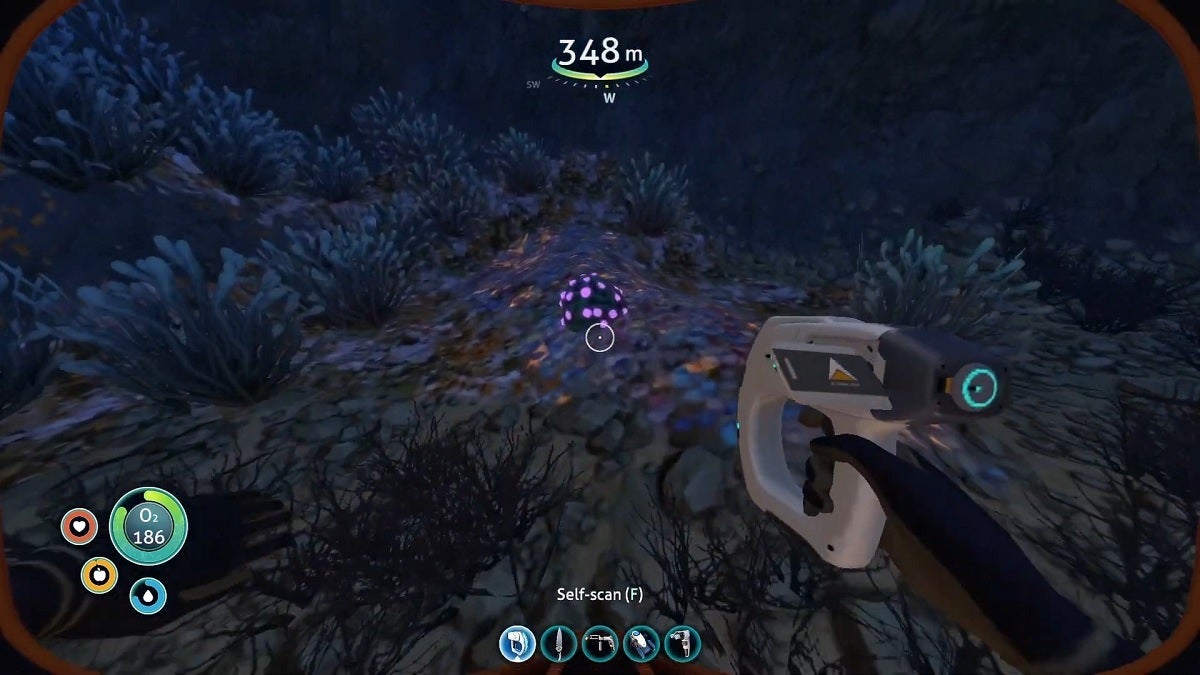Choose the habitat builder hotbar slot
This screenshot has width=1200, height=675.
coord(600,642)
